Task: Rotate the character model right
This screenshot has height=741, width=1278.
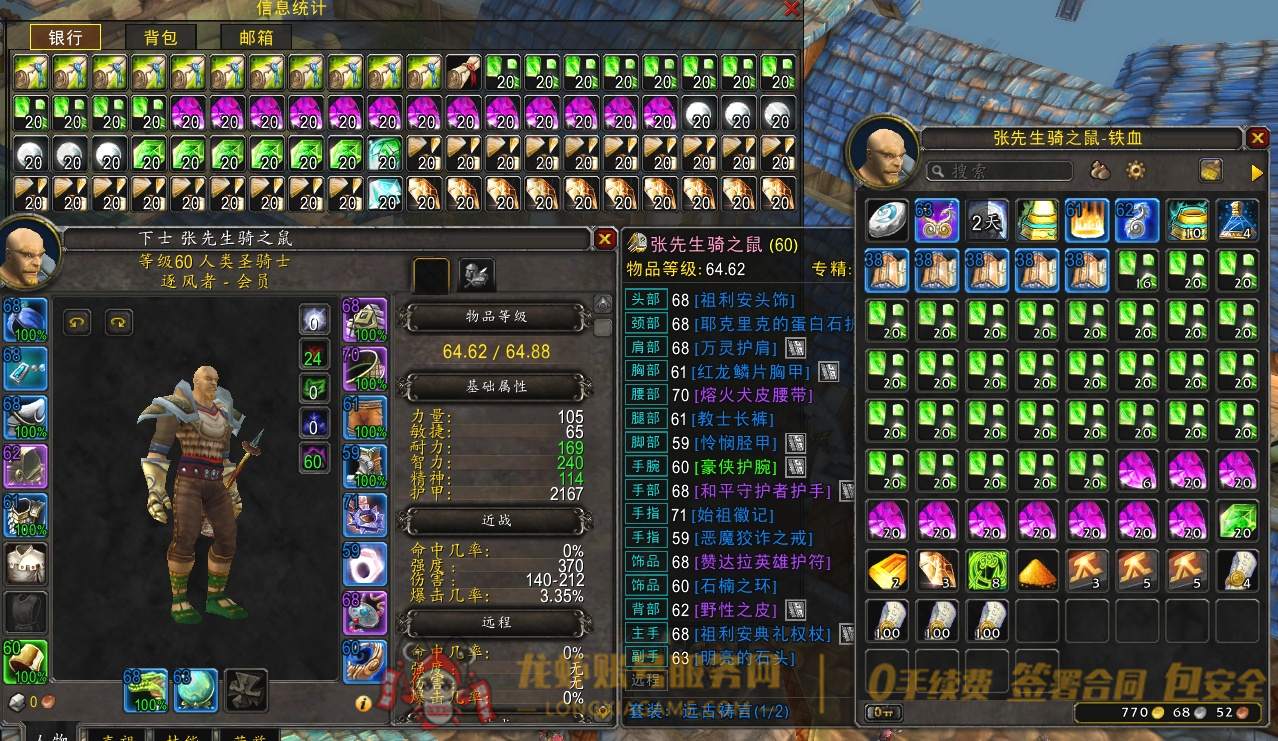Action: (119, 321)
